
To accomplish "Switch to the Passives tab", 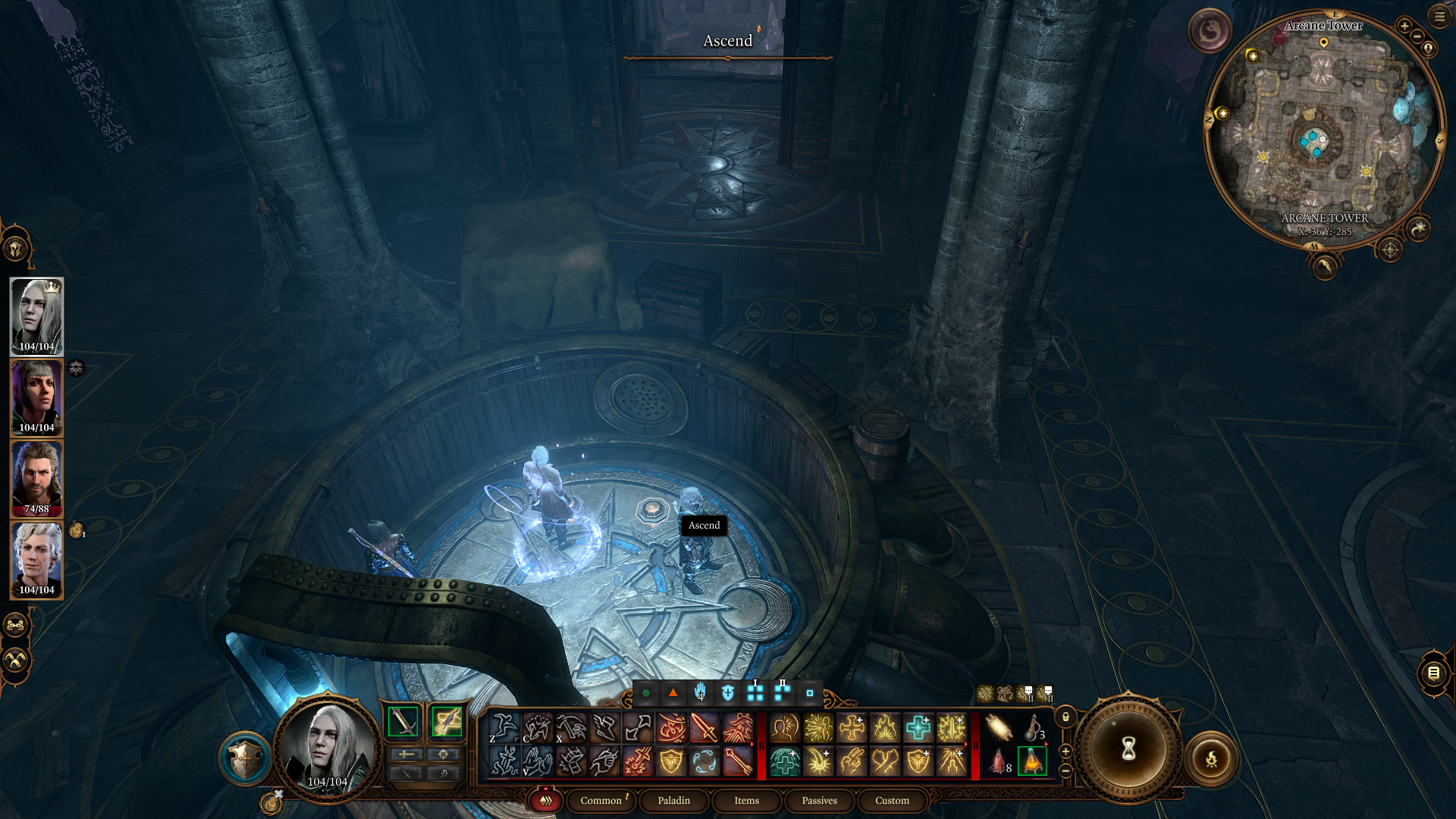I will click(x=818, y=801).
